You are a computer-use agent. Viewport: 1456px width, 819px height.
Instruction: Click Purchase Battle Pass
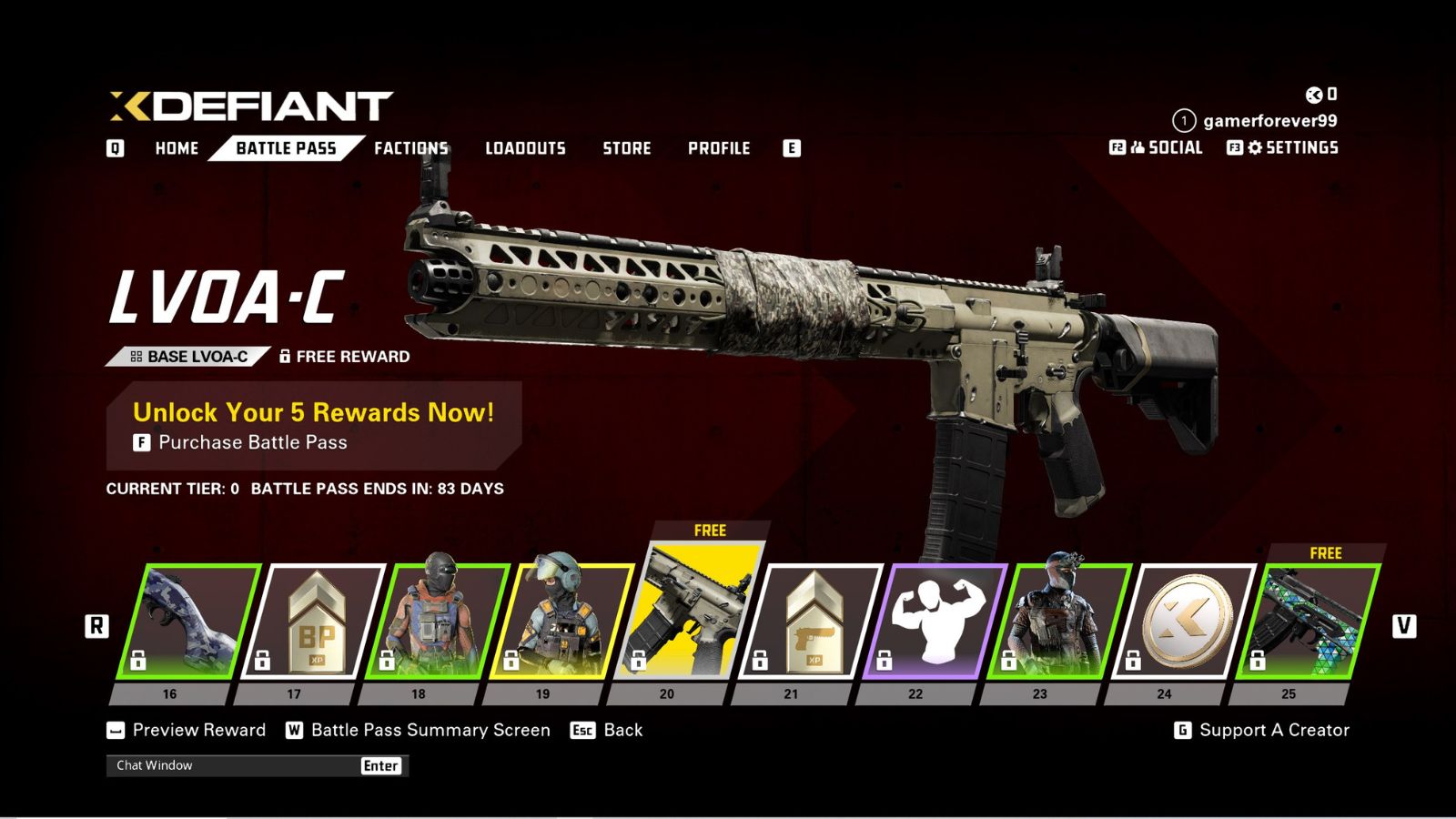point(241,444)
